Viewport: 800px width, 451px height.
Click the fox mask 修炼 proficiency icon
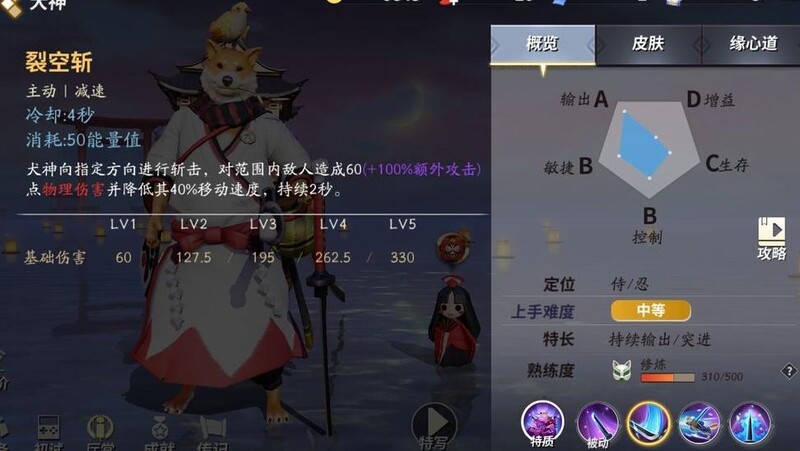pos(621,370)
